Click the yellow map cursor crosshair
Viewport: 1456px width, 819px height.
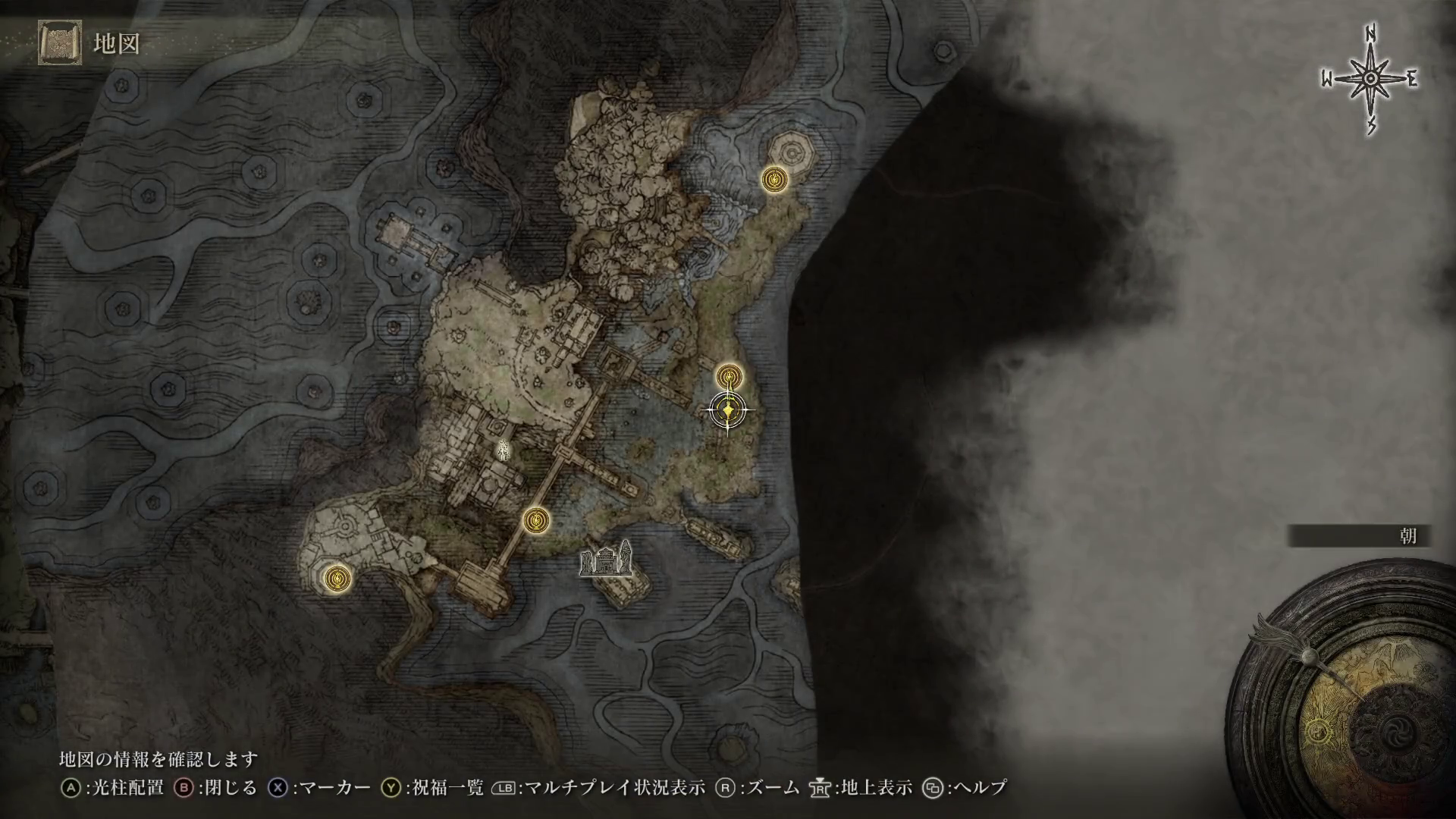click(729, 411)
